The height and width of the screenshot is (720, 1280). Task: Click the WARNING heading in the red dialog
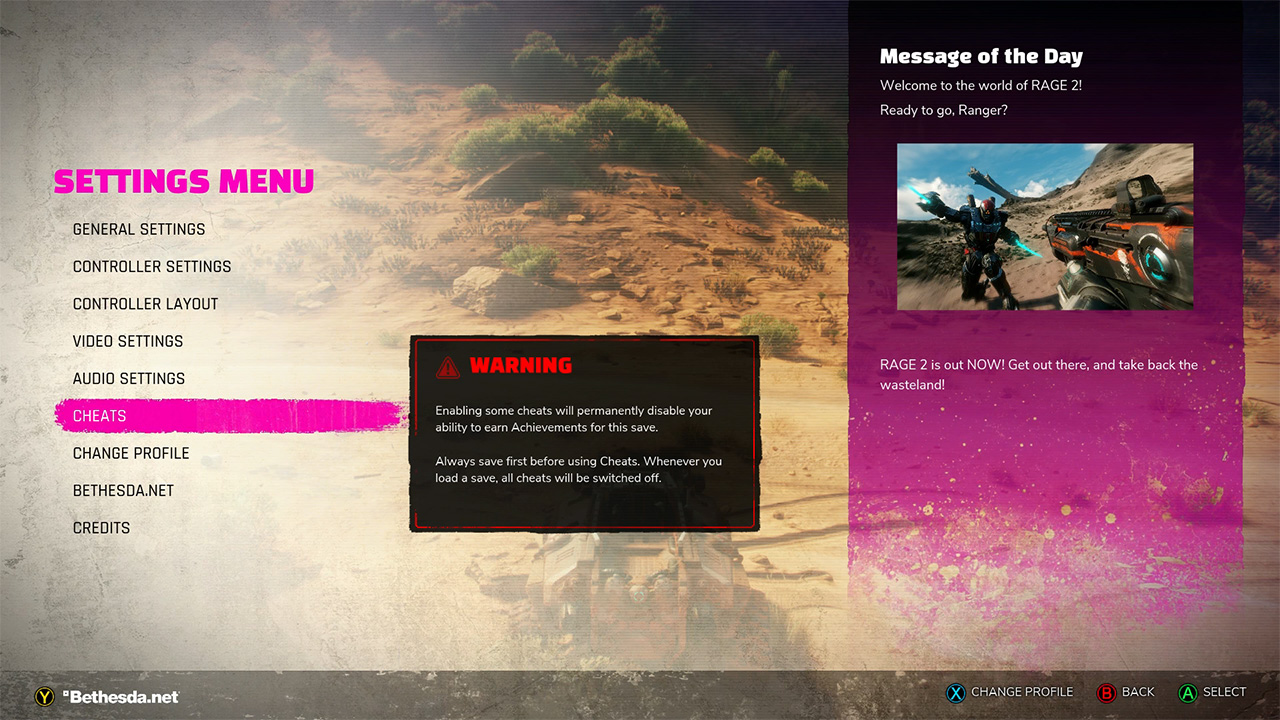(521, 365)
